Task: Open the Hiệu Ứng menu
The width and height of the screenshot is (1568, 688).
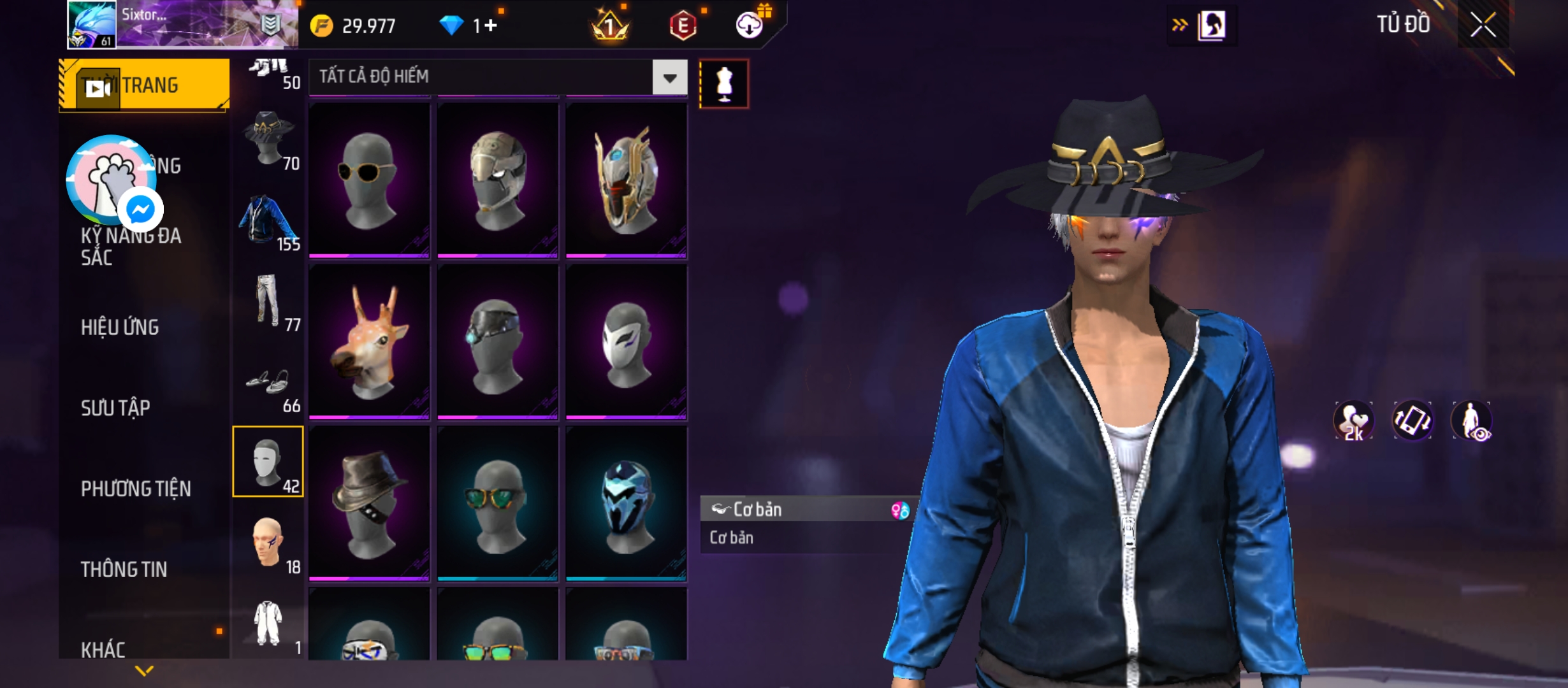Action: tap(120, 327)
